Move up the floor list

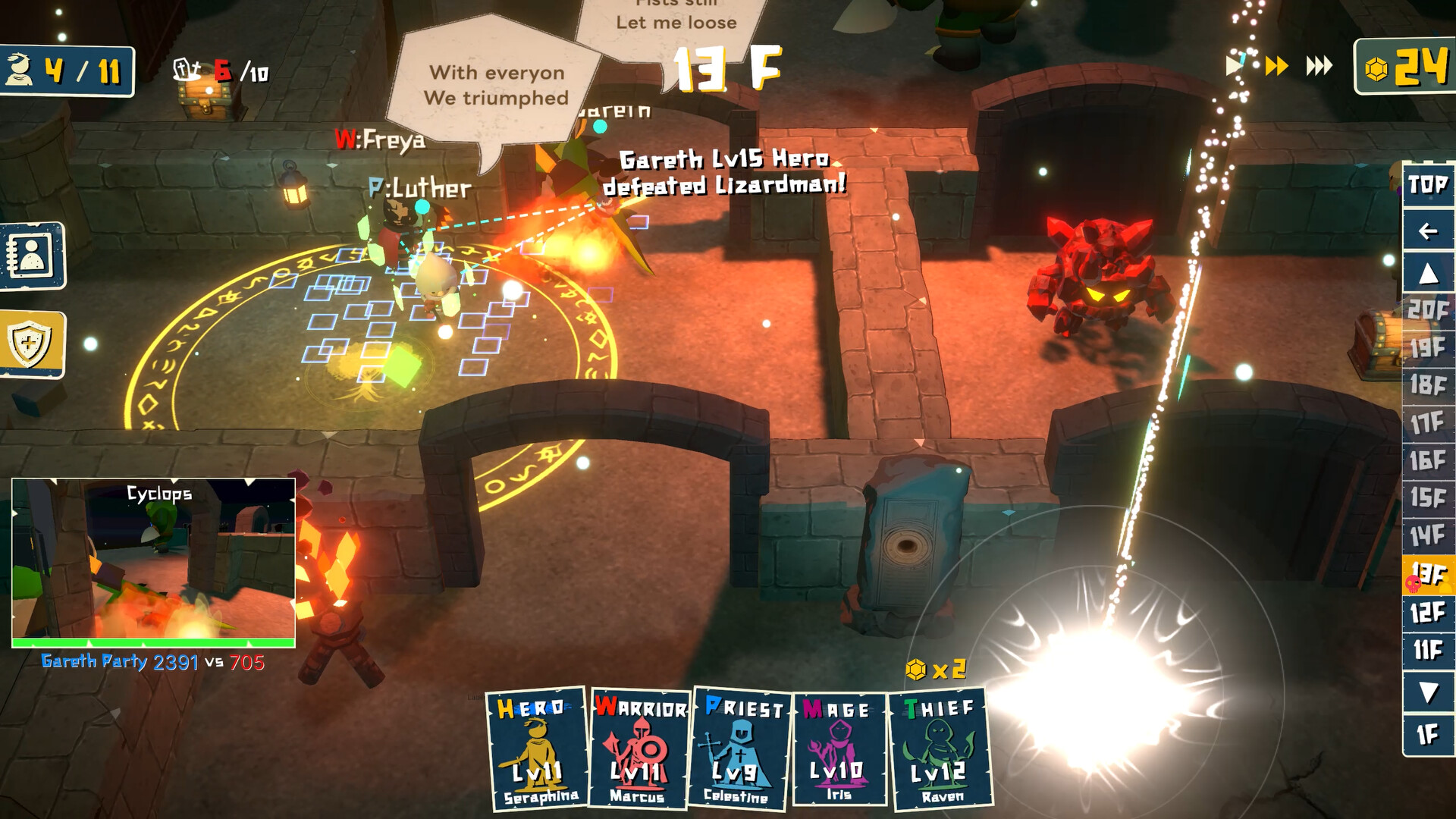pyautogui.click(x=1428, y=274)
